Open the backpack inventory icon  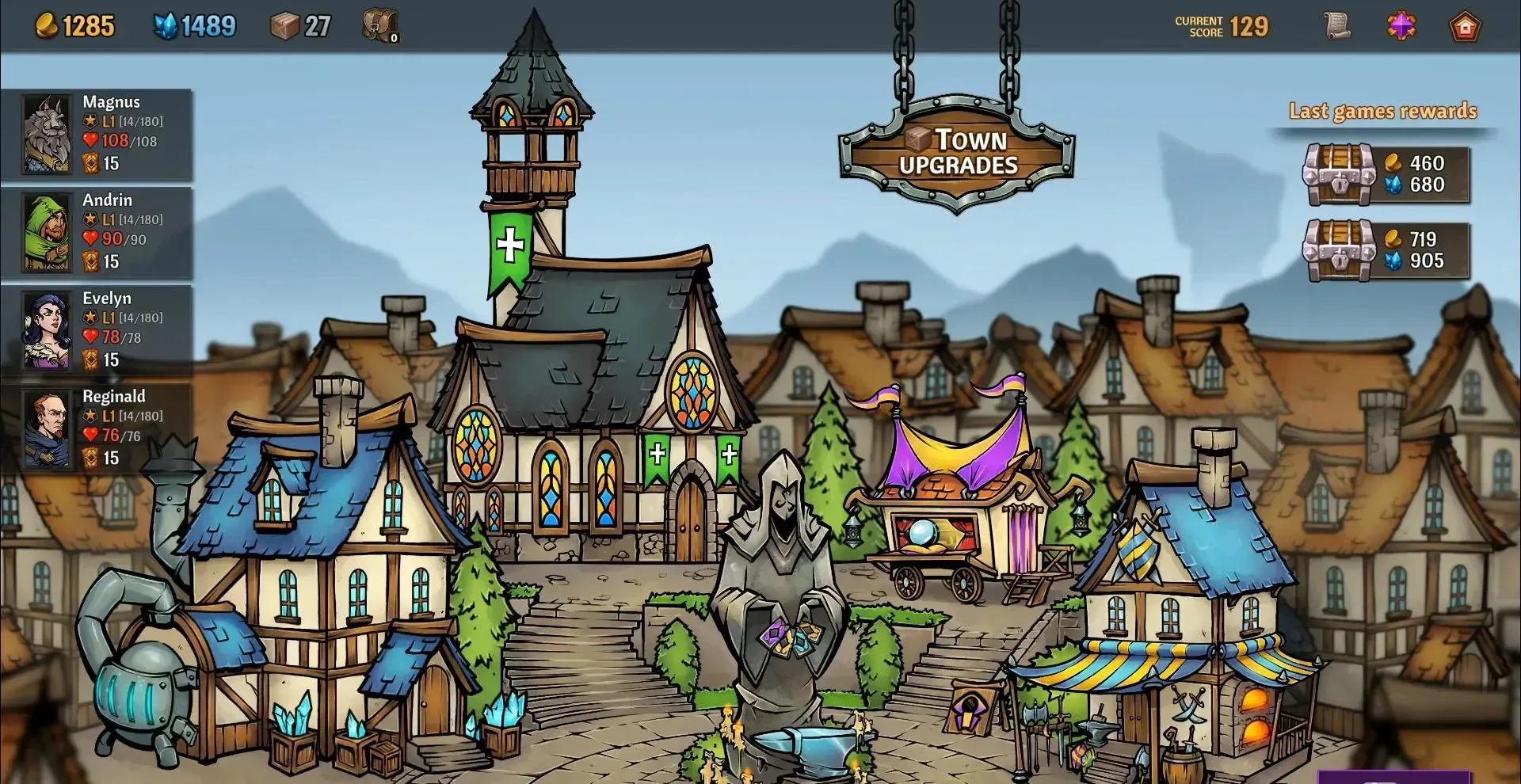tap(380, 26)
